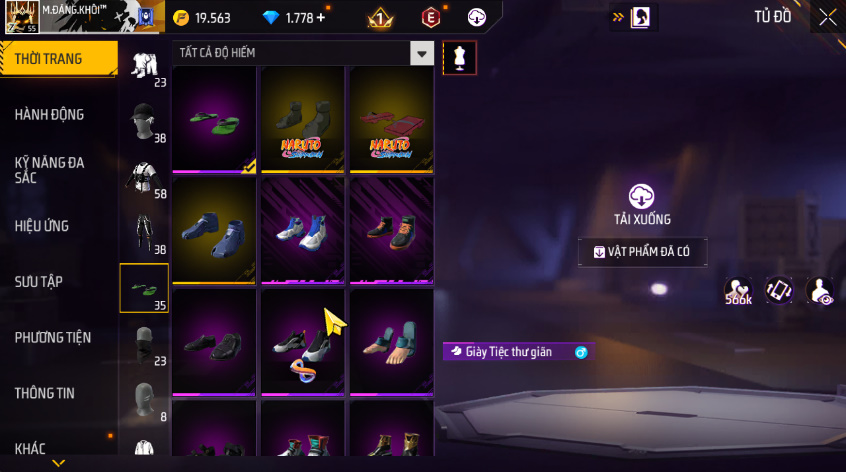Select the green flip-flops item
Image resolution: width=846 pixels, height=472 pixels.
point(216,120)
